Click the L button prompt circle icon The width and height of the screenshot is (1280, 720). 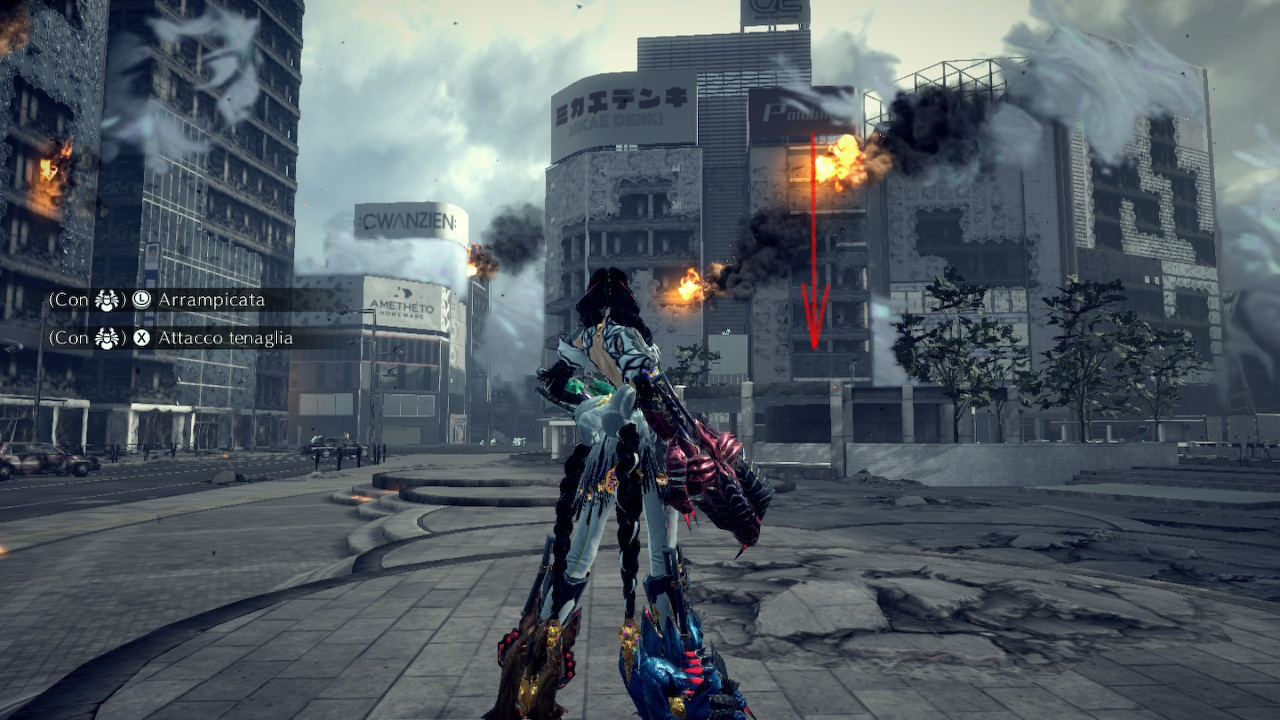coord(143,299)
